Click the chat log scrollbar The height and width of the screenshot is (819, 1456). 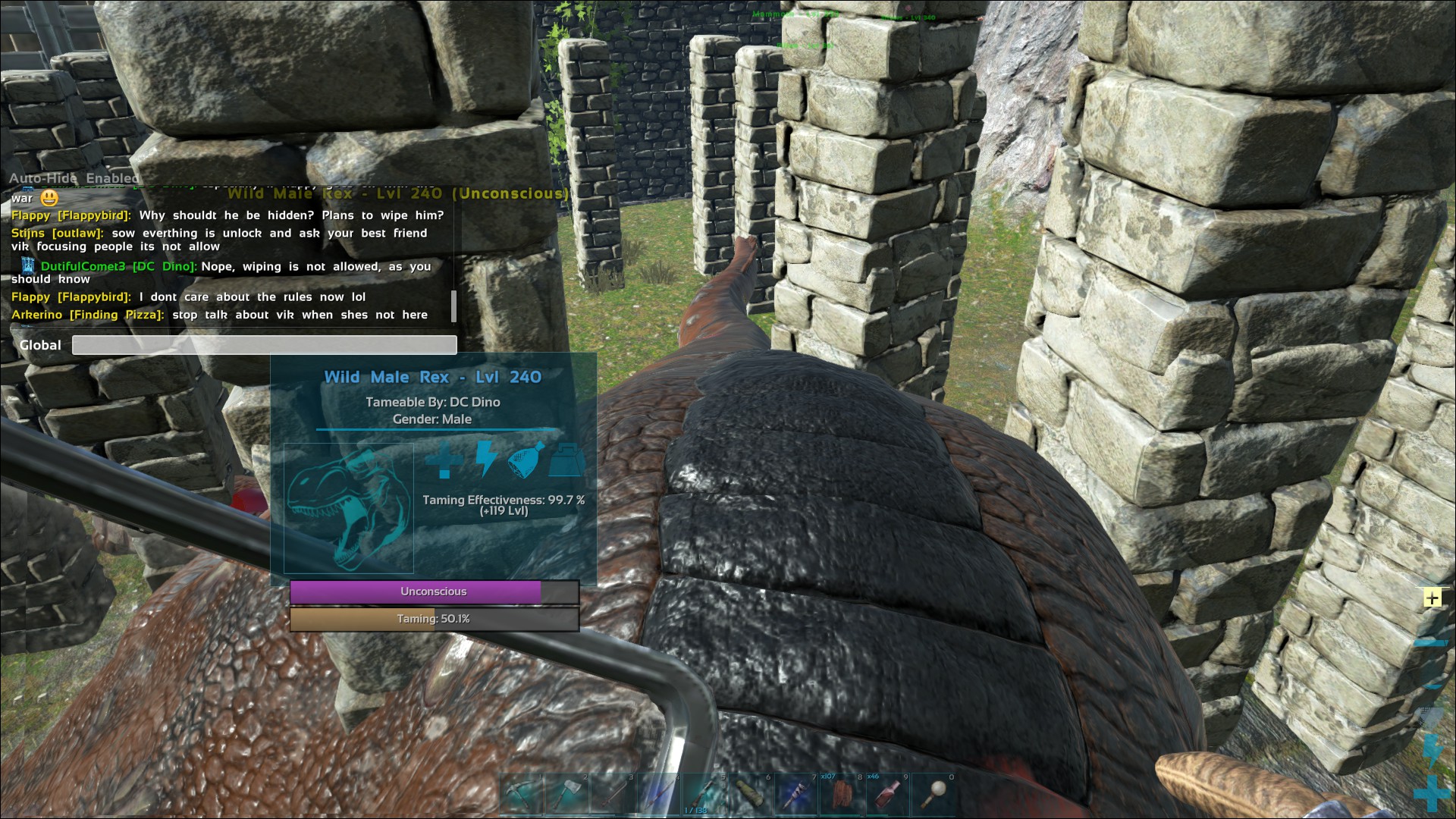pyautogui.click(x=453, y=306)
